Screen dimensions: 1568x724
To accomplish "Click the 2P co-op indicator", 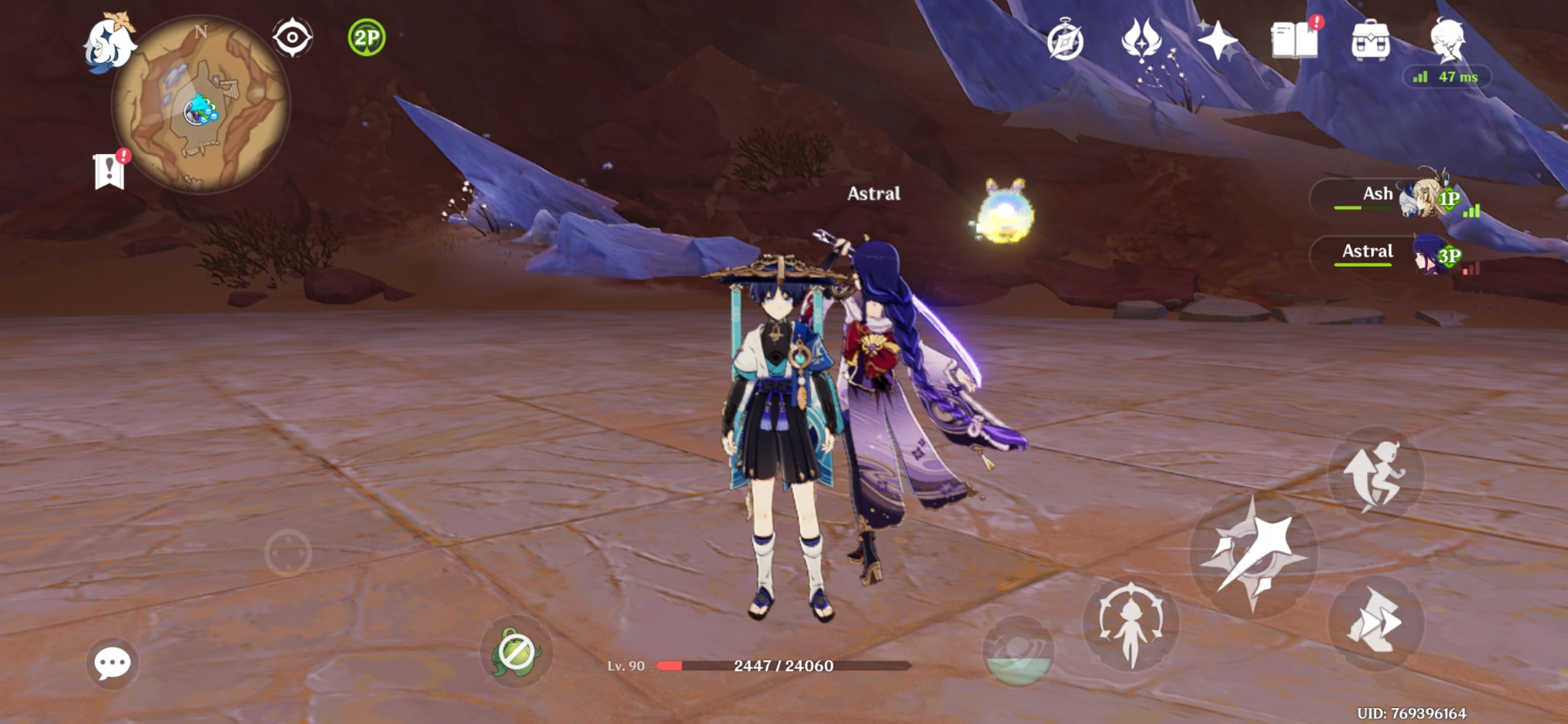I will tap(366, 38).
